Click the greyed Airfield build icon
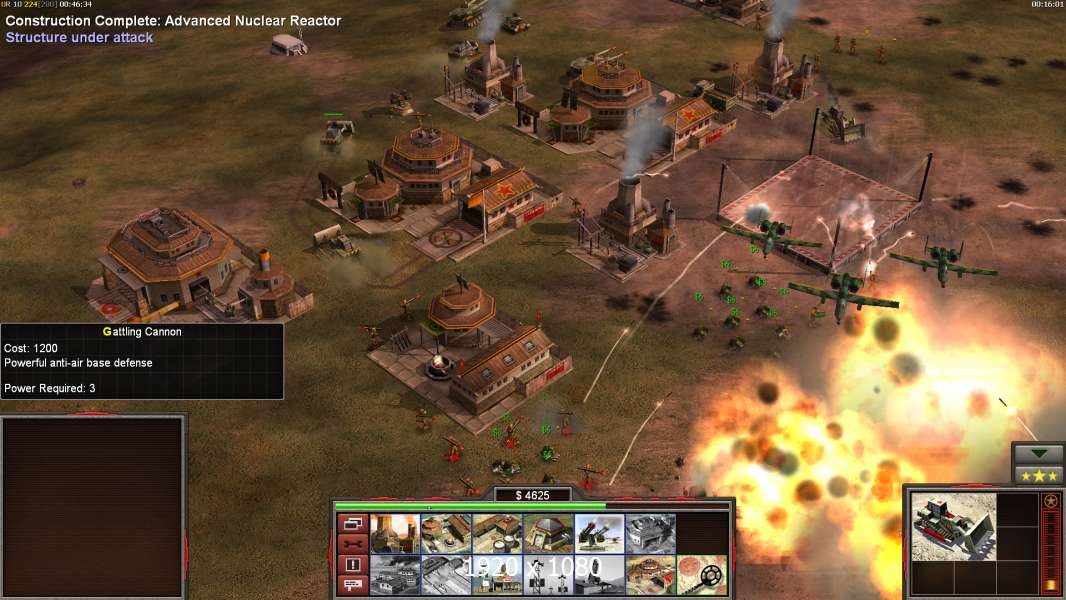 (446, 575)
